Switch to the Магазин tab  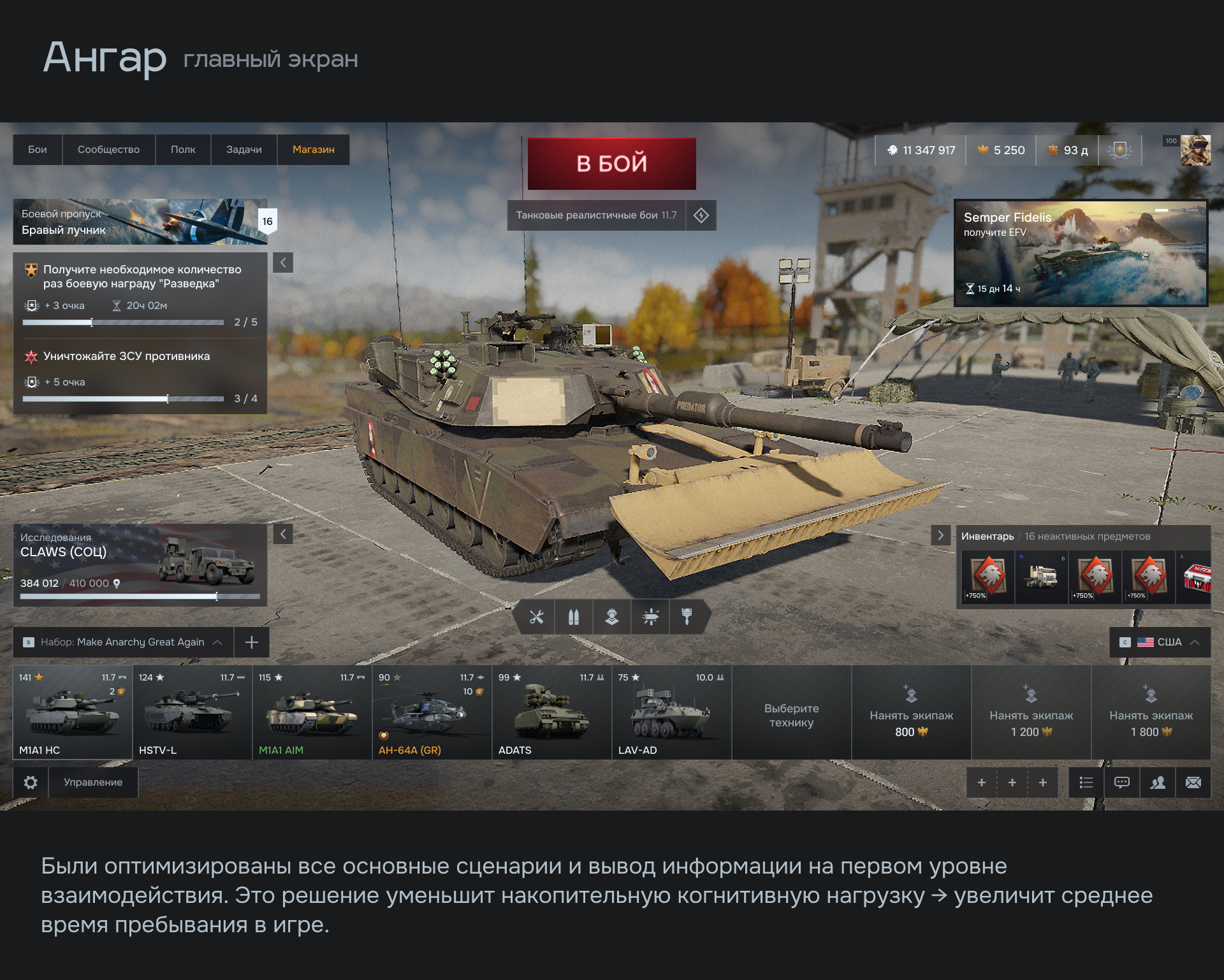[x=313, y=149]
